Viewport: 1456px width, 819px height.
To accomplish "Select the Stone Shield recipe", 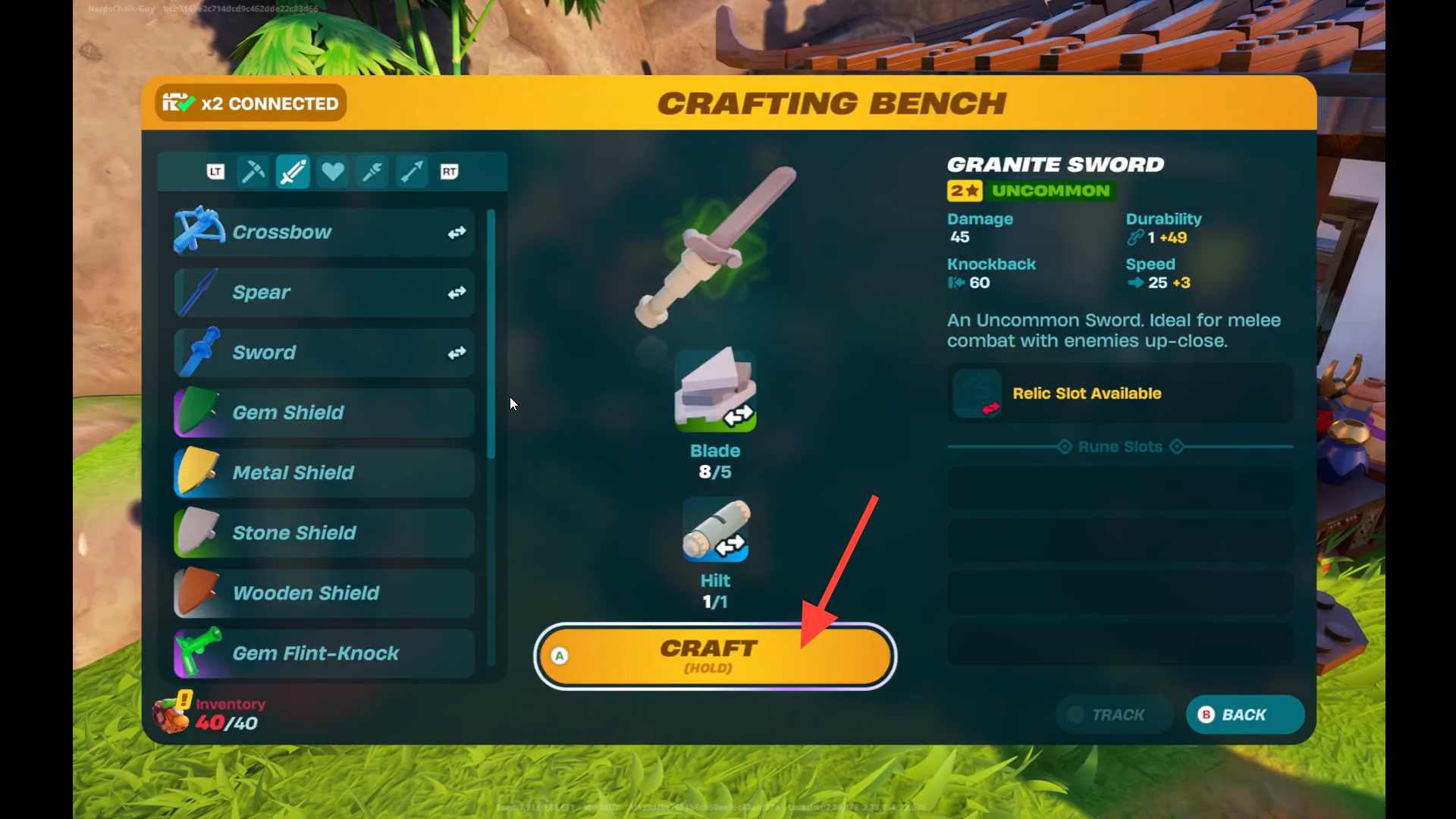I will point(324,532).
